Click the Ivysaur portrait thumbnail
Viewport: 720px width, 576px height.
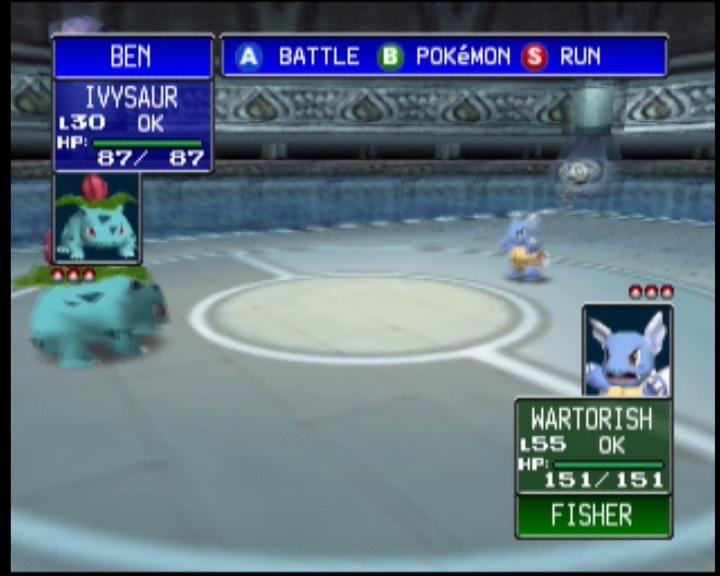coord(96,218)
